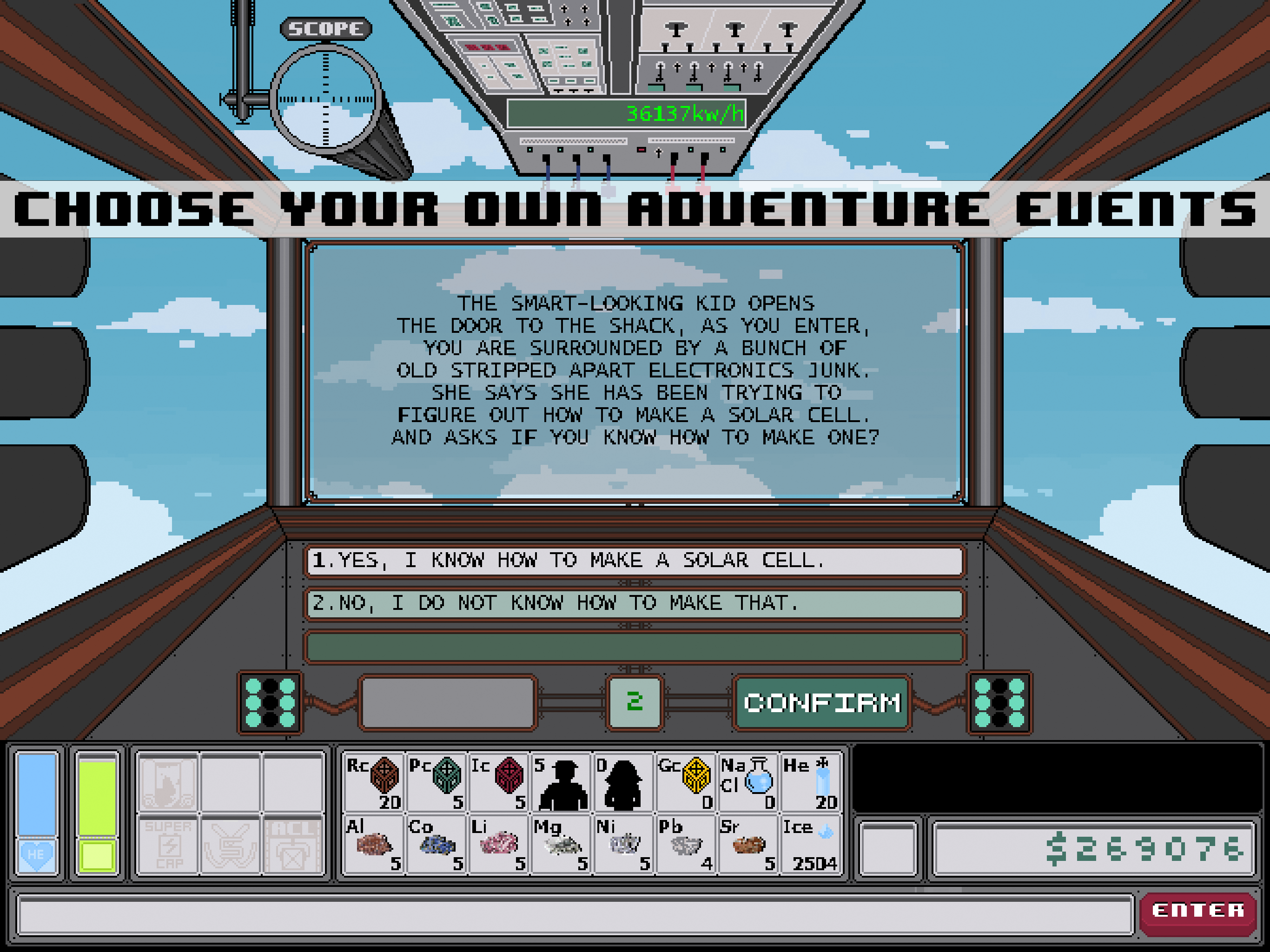The image size is (1270, 952).
Task: Click the ACL upgrade slot icon
Action: coord(293,844)
